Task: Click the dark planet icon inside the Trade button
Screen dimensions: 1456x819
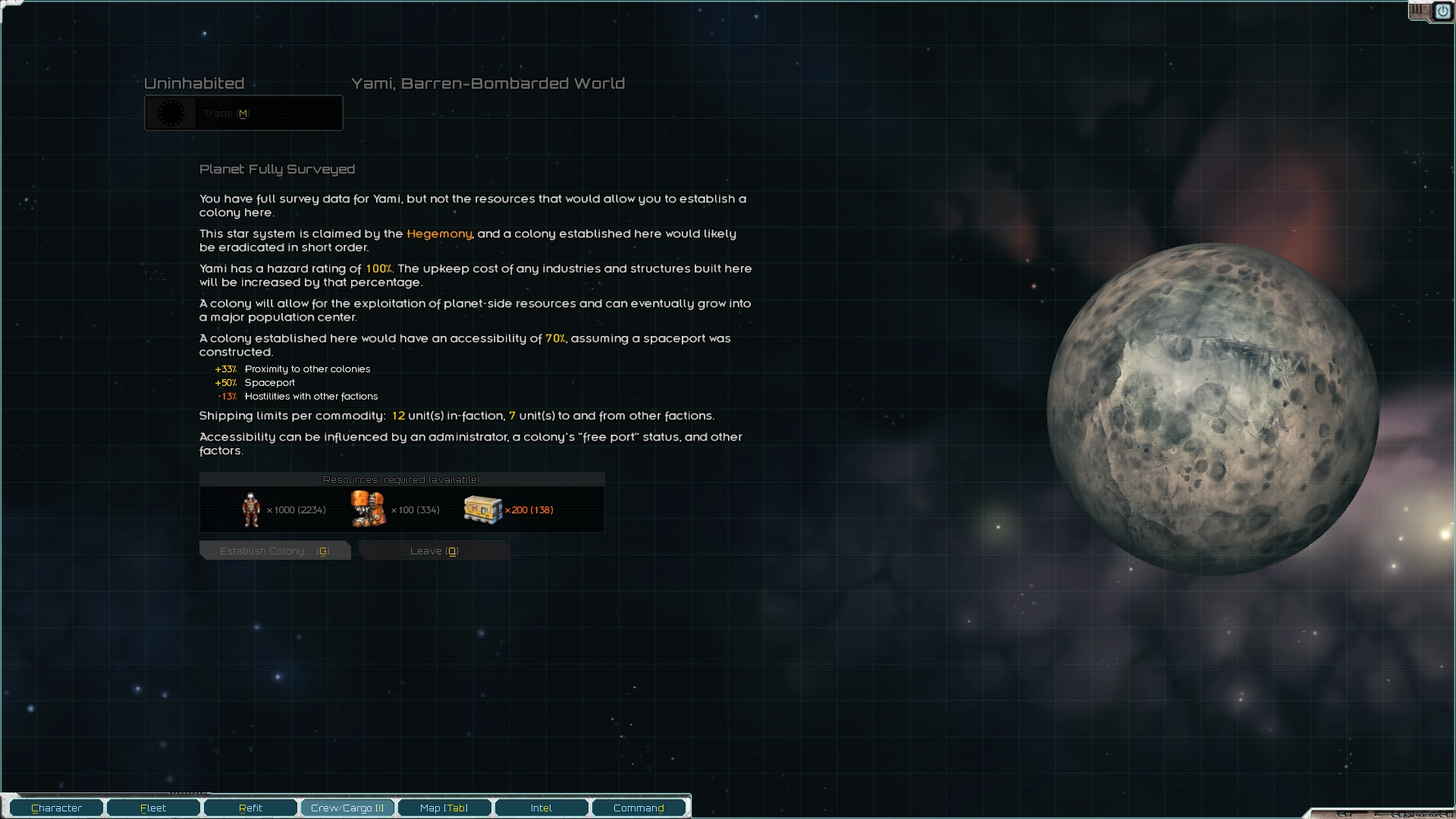Action: [x=171, y=112]
